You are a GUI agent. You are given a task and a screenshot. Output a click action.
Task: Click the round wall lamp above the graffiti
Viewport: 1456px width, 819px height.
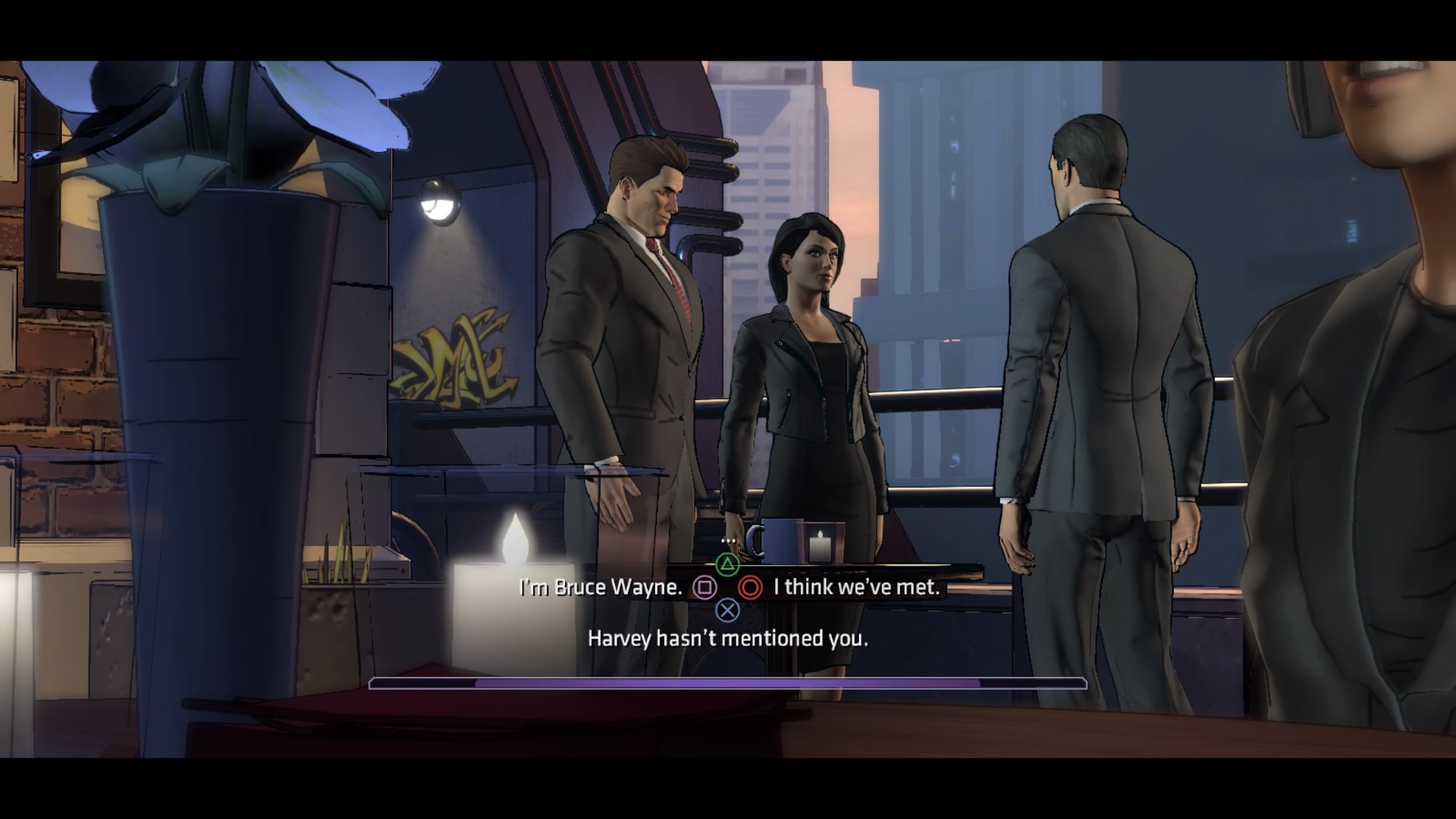438,203
